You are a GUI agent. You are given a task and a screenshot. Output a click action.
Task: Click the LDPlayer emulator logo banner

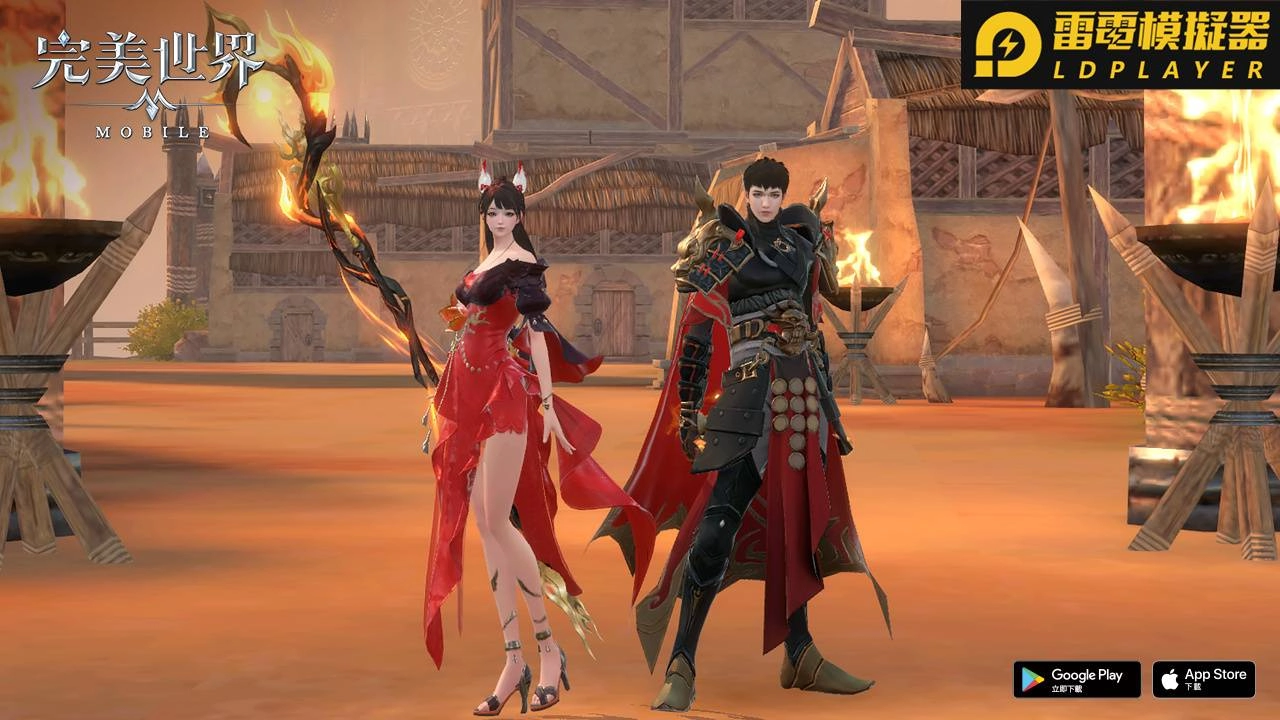click(x=1120, y=45)
